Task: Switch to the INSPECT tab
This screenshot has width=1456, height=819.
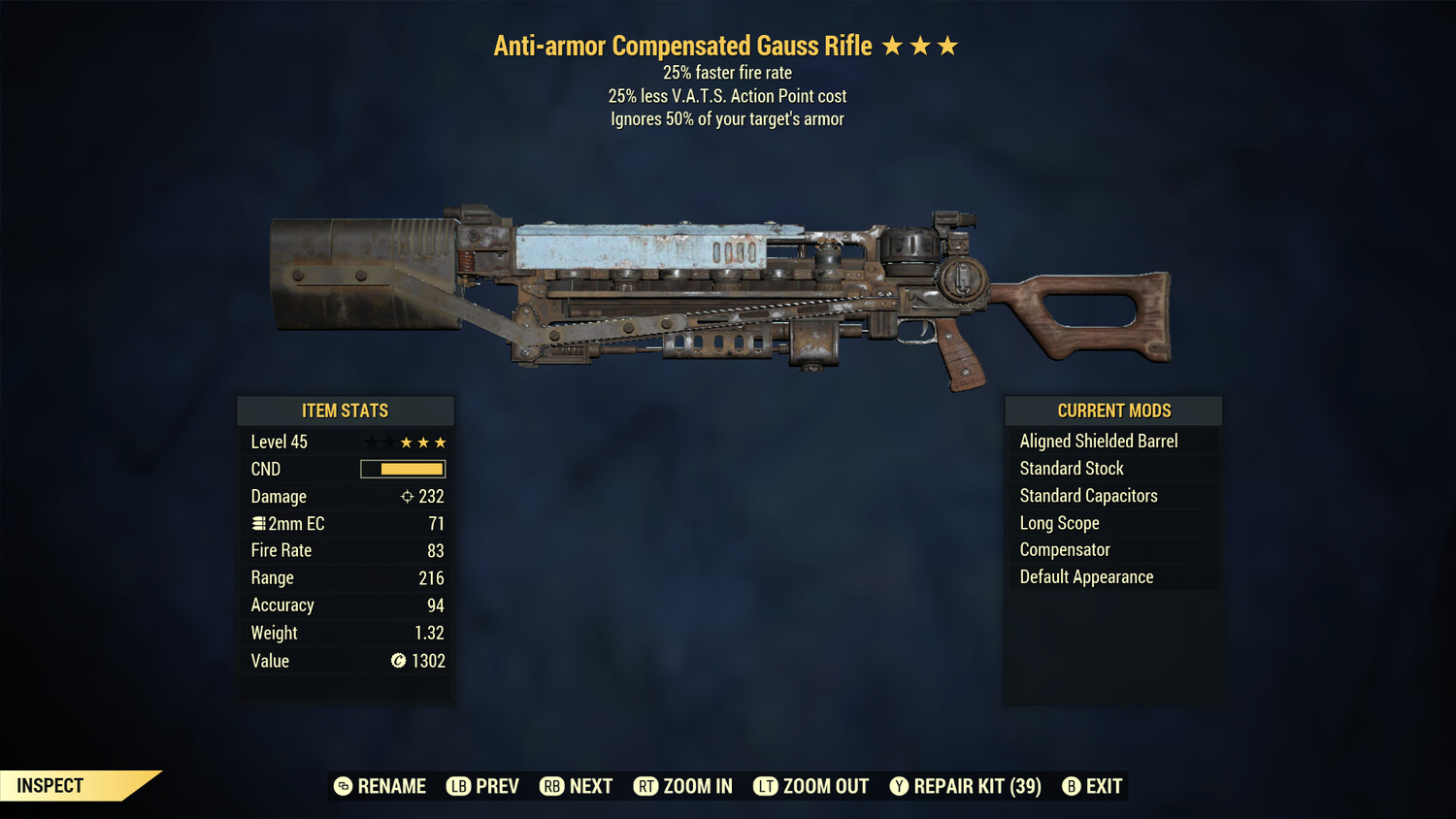Action: pyautogui.click(x=50, y=785)
